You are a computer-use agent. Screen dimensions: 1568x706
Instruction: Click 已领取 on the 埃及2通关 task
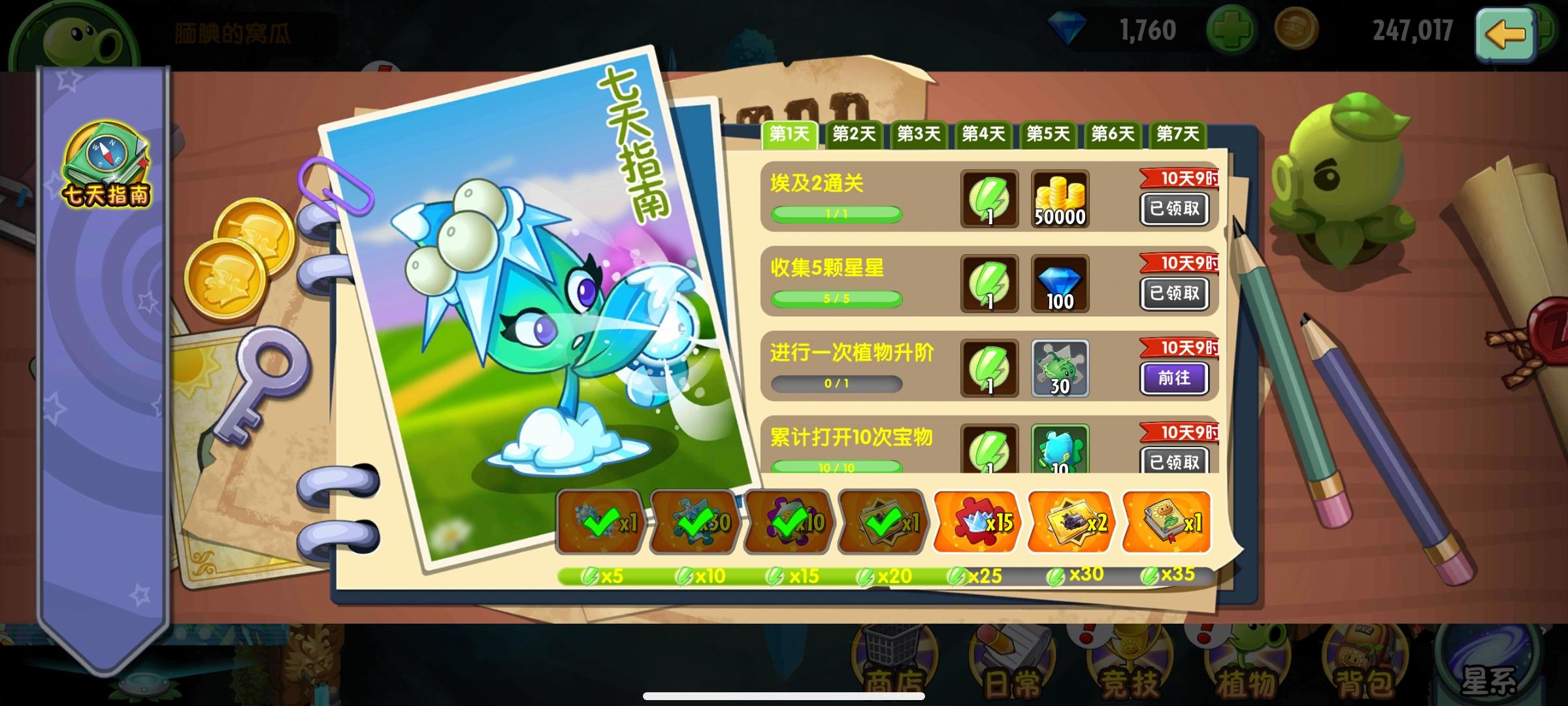[x=1174, y=209]
